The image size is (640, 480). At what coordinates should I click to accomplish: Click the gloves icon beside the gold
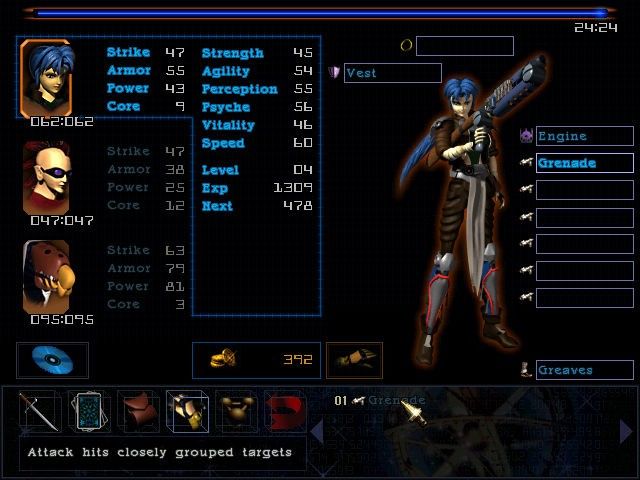355,360
